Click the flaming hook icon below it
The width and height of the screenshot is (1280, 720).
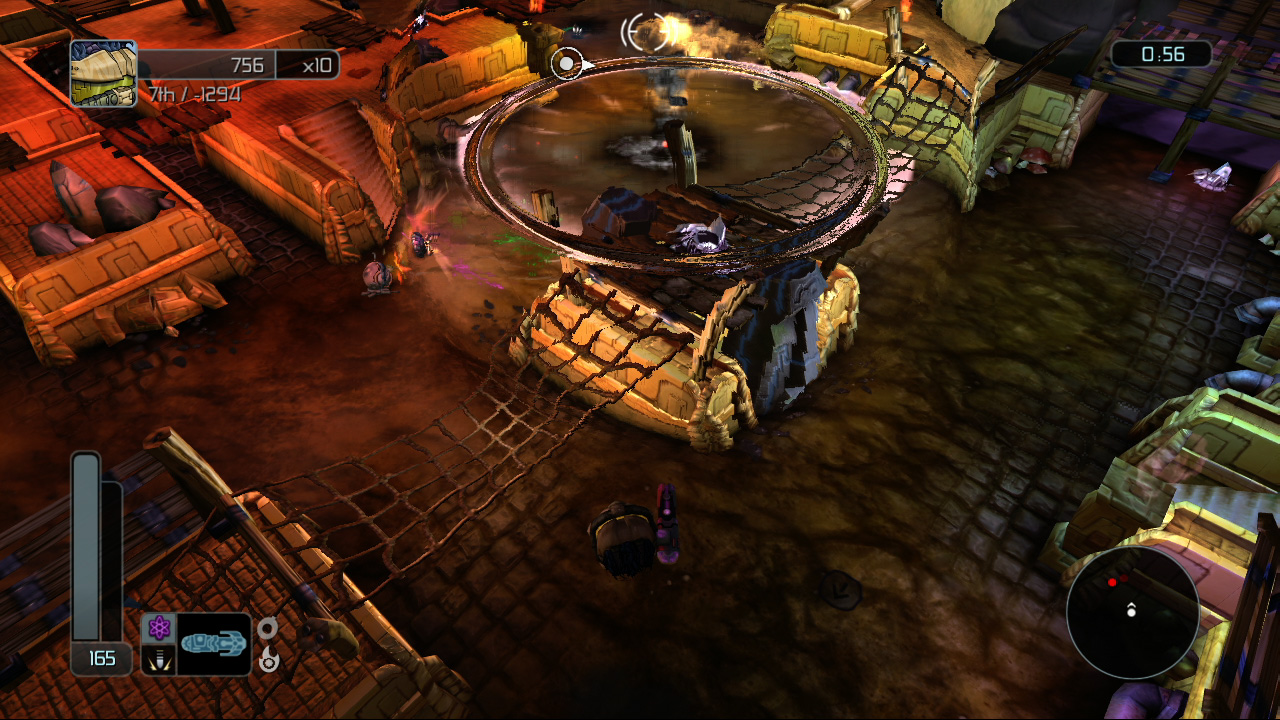pos(268,660)
